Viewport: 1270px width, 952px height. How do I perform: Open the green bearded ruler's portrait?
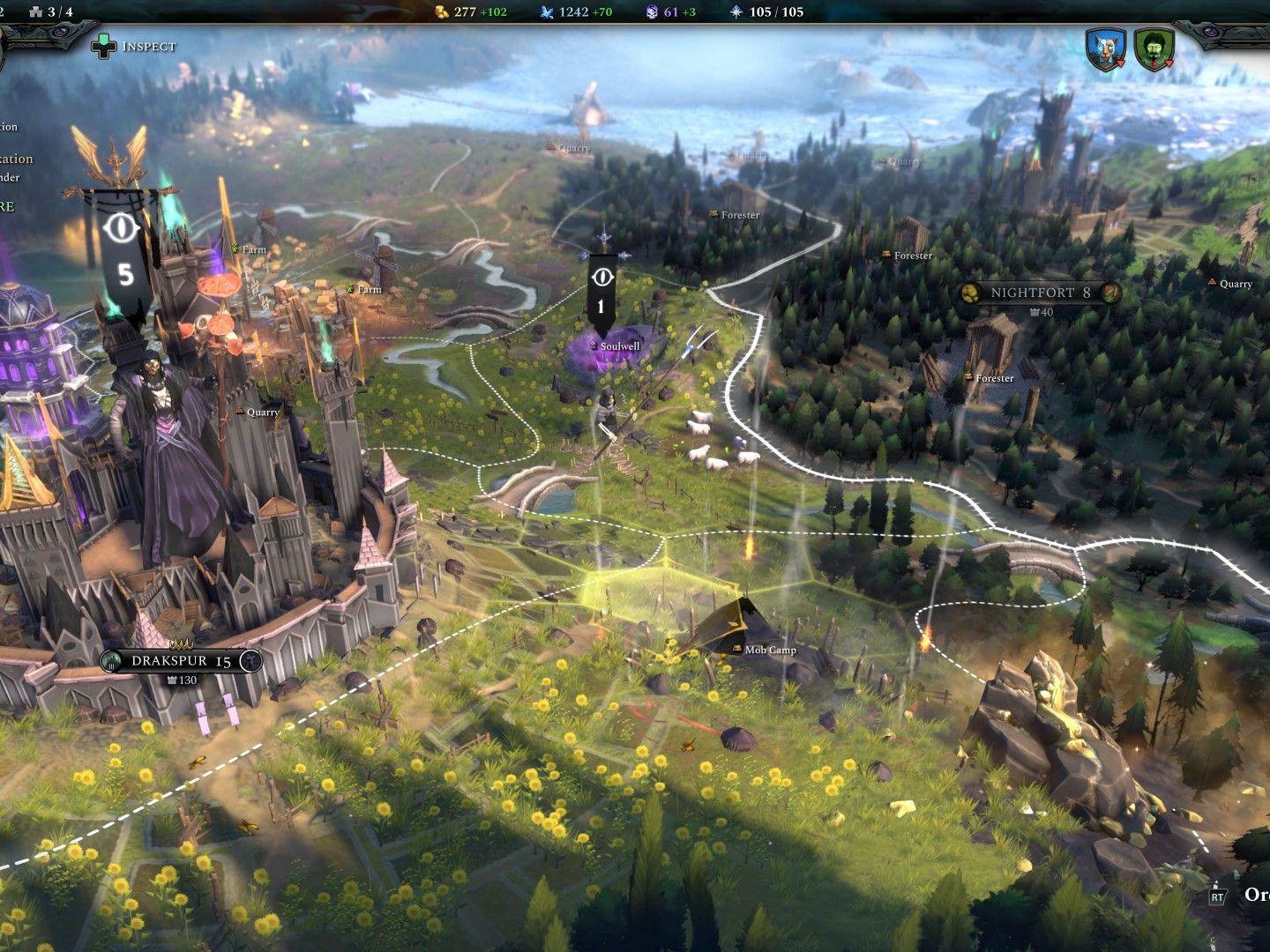pyautogui.click(x=1154, y=49)
